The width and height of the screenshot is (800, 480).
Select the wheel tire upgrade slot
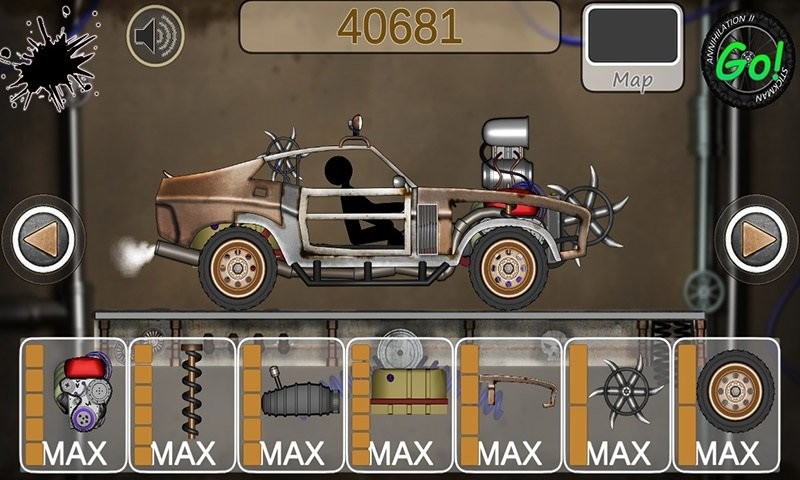coord(726,405)
